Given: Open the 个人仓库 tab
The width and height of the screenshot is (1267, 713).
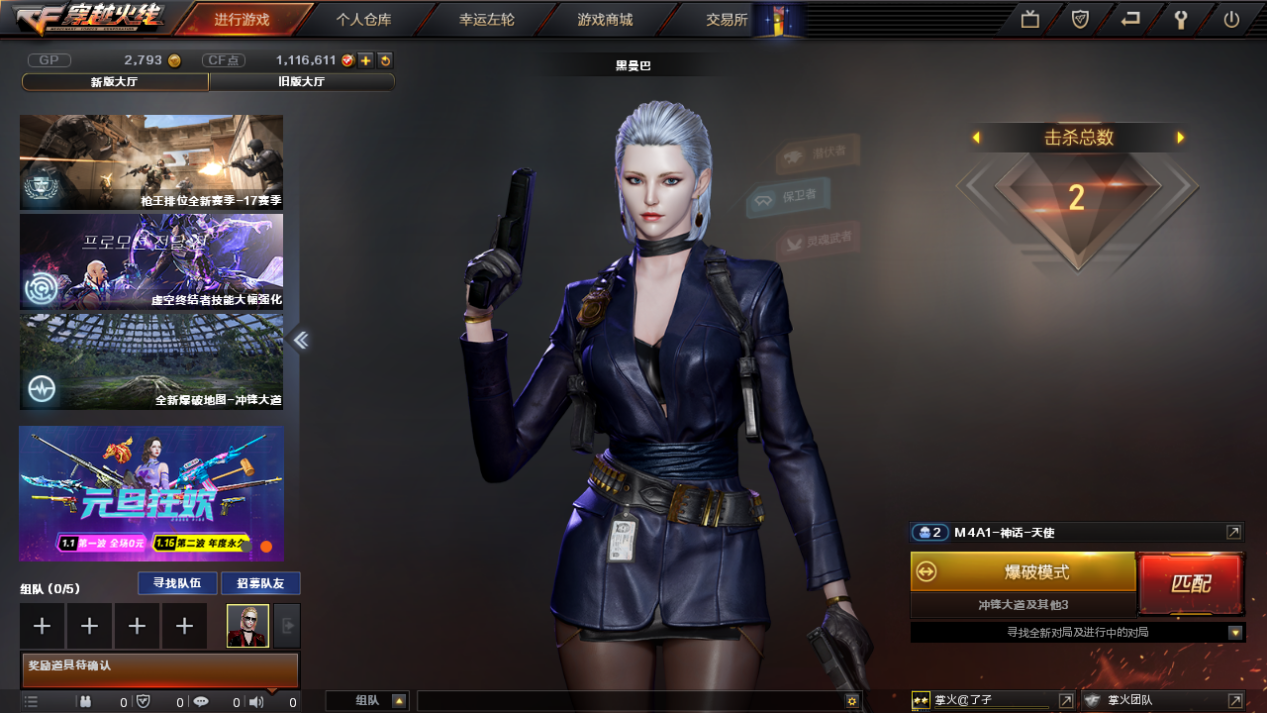Looking at the screenshot, I should [x=363, y=19].
